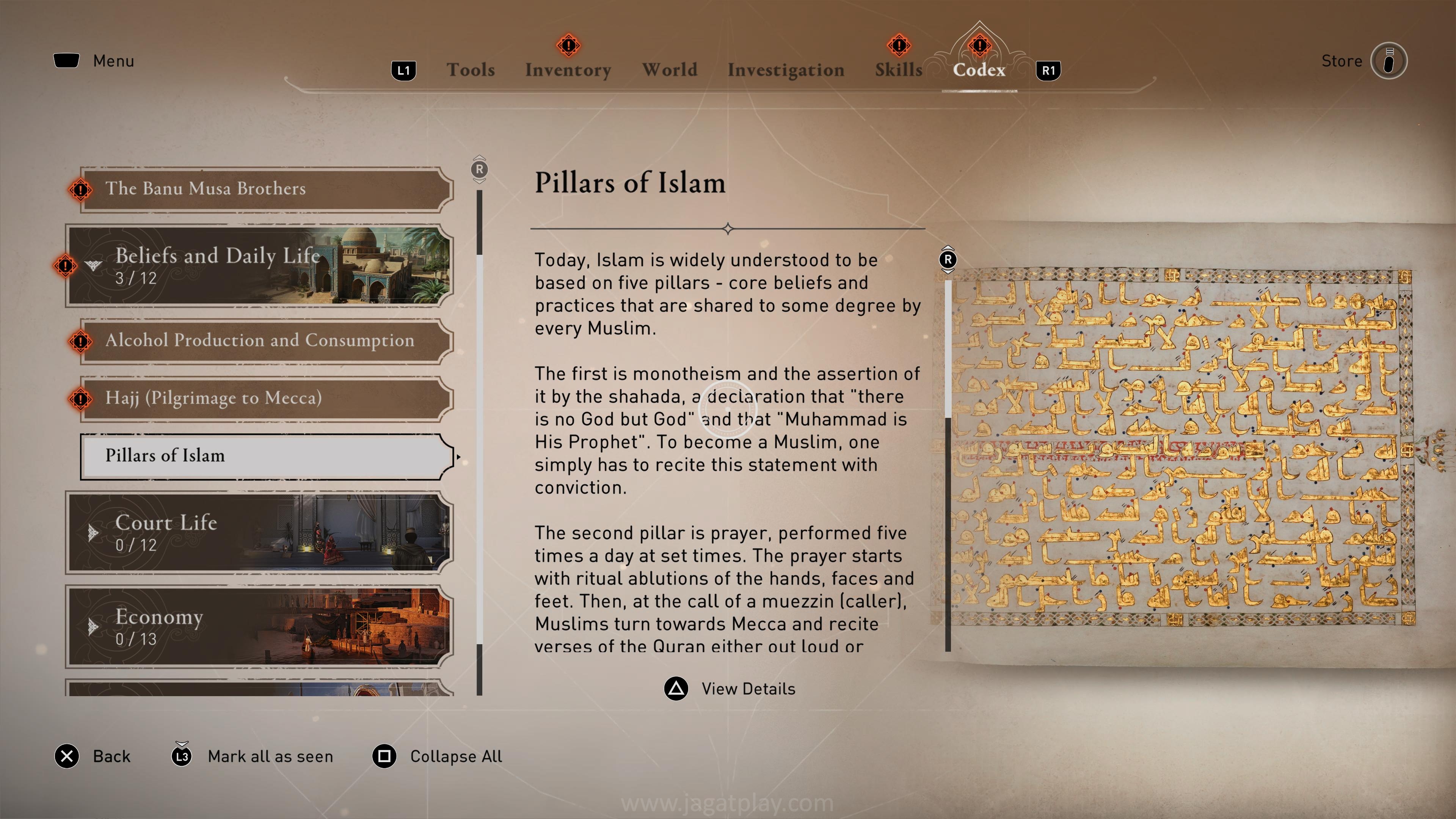1456x819 pixels.
Task: Select The Banu Musa Brothers entry
Action: 266,189
